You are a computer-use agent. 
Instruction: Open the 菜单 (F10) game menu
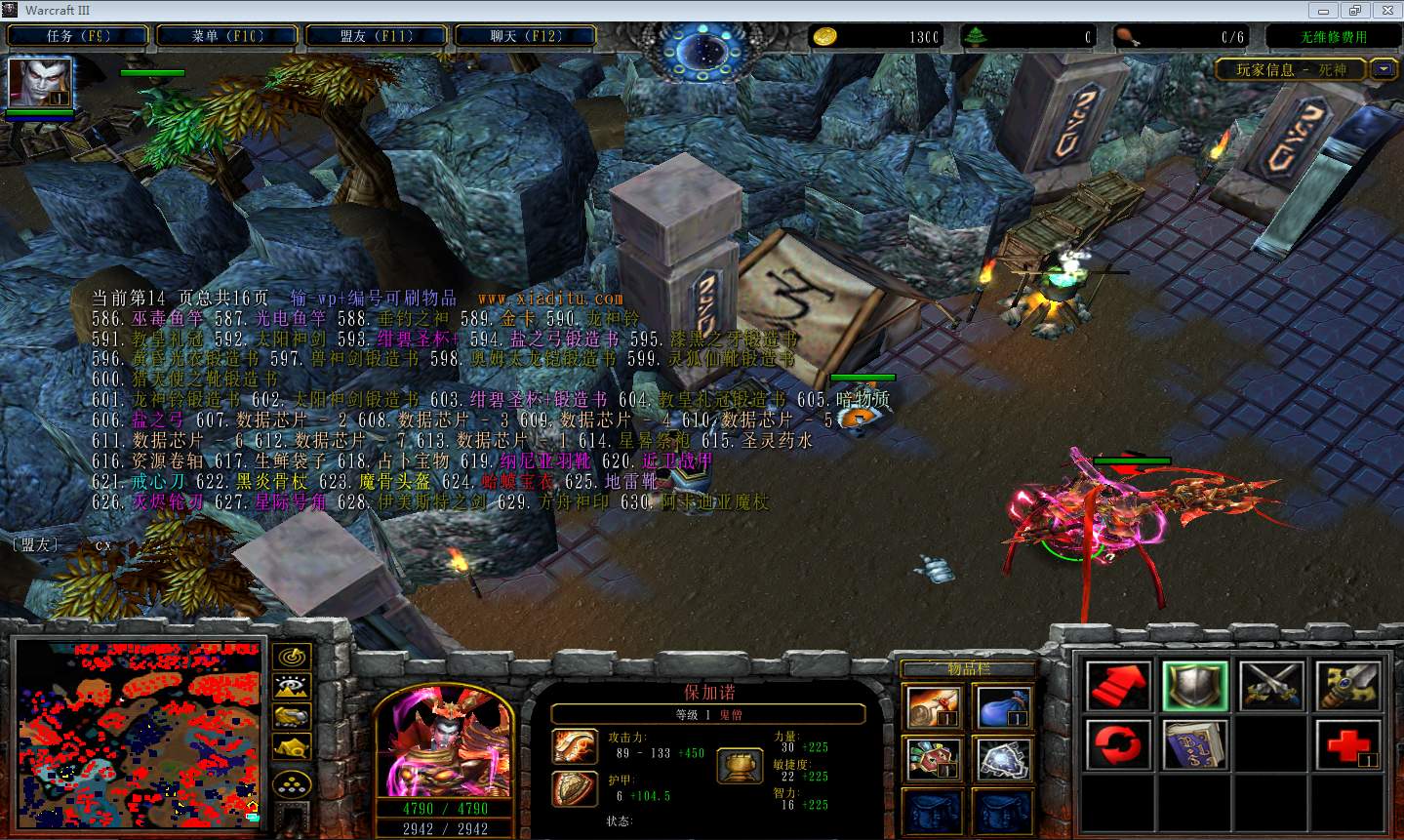(x=227, y=36)
